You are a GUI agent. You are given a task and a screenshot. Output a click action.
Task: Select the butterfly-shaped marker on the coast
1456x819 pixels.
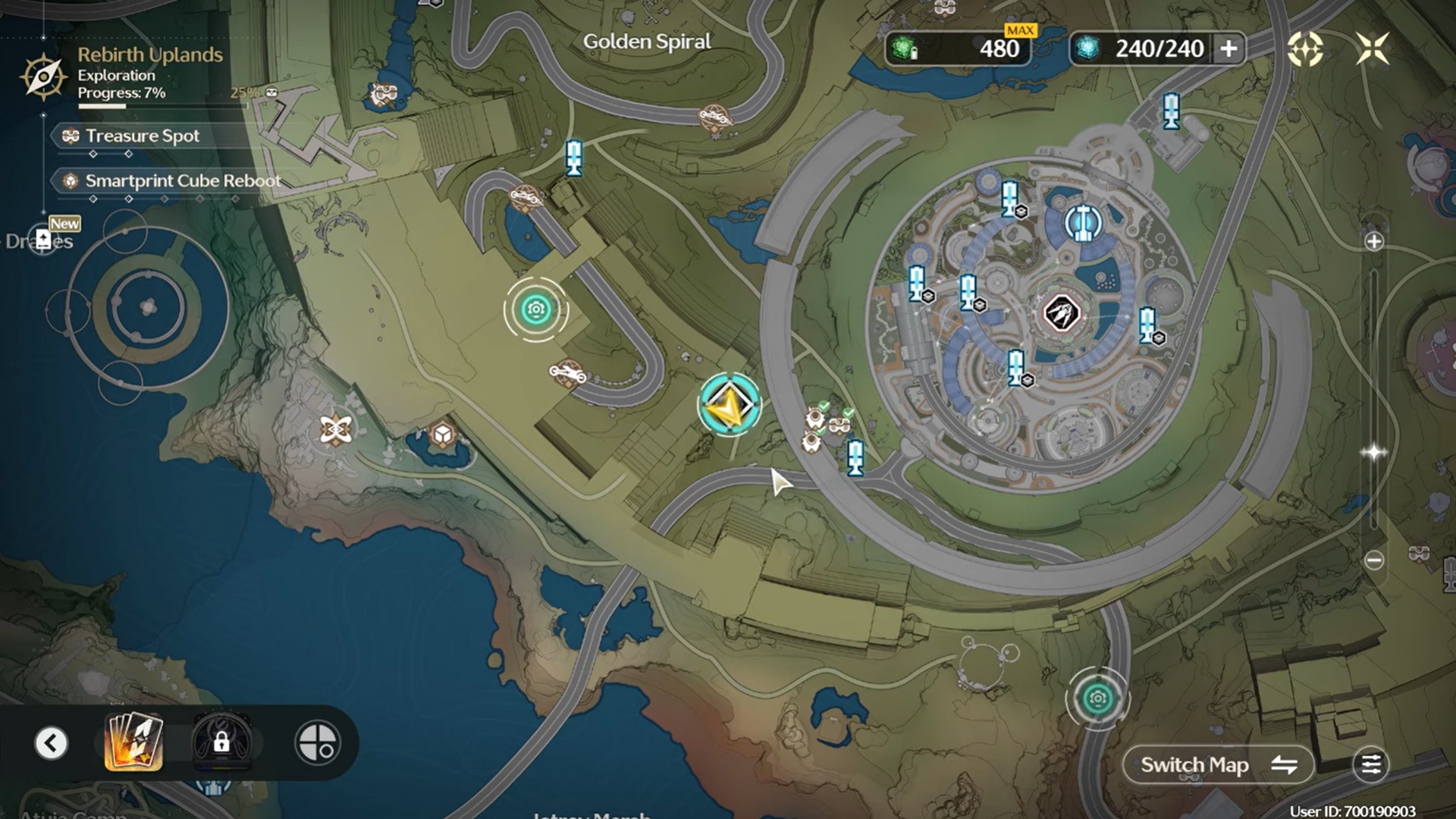(x=335, y=430)
